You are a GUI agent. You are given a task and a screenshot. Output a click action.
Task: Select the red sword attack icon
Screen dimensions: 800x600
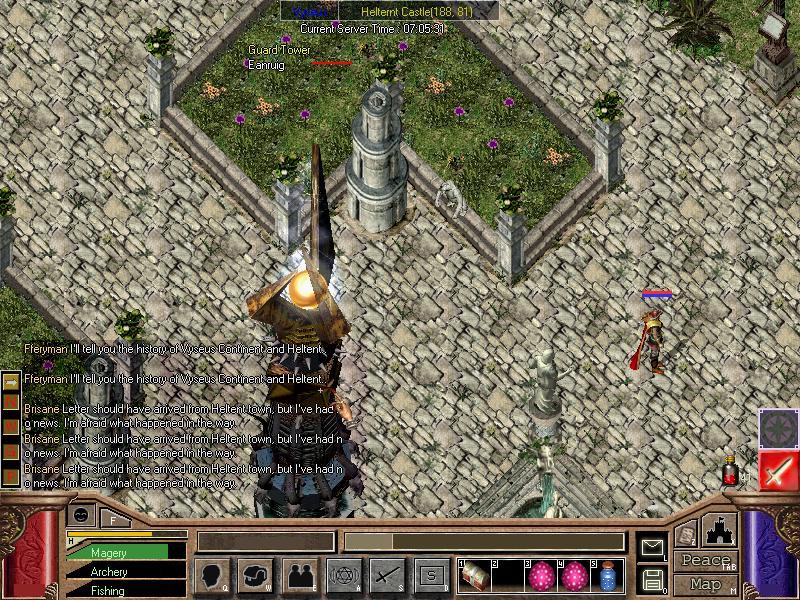(x=777, y=470)
